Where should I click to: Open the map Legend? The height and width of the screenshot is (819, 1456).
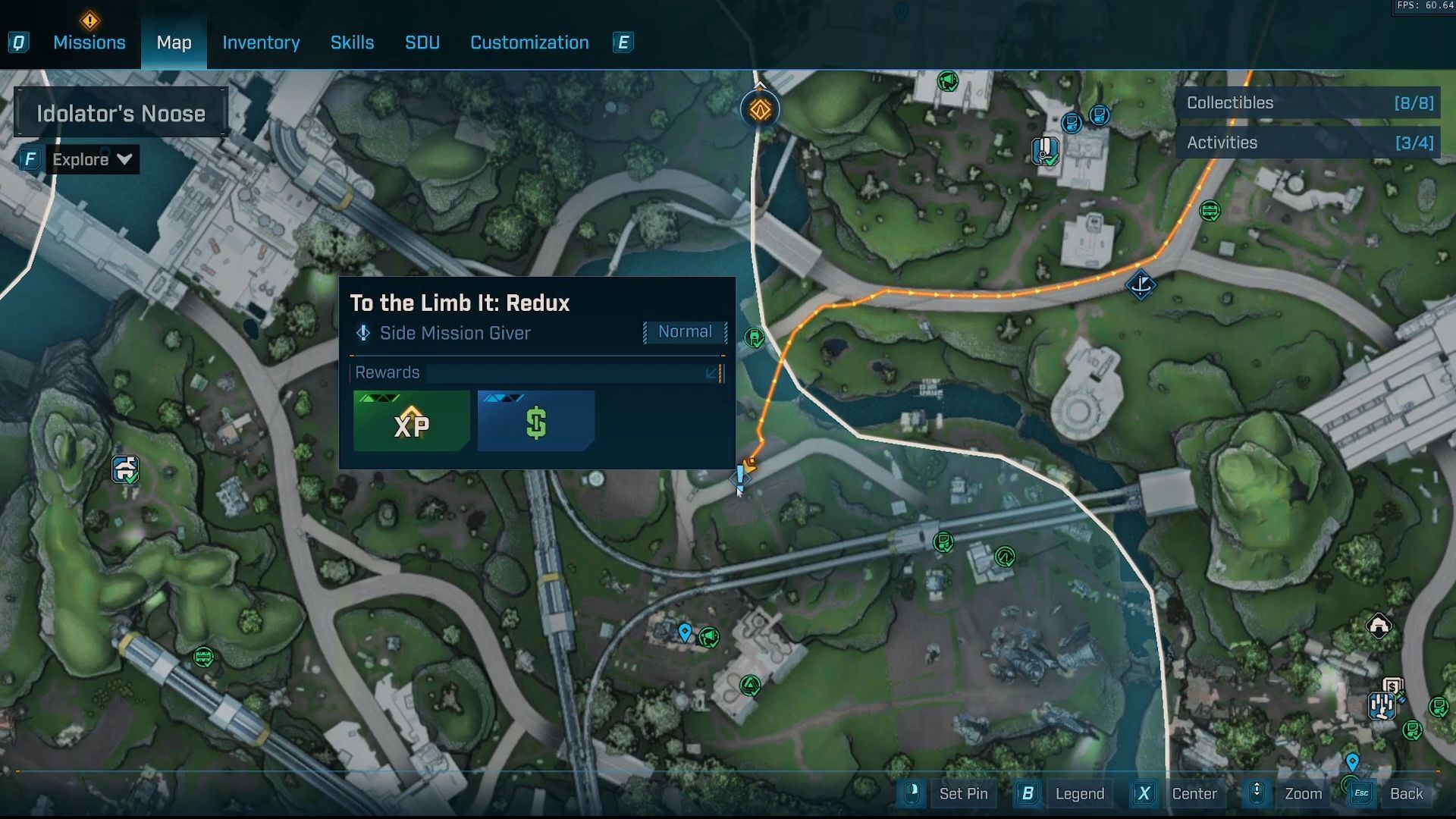[x=1079, y=794]
